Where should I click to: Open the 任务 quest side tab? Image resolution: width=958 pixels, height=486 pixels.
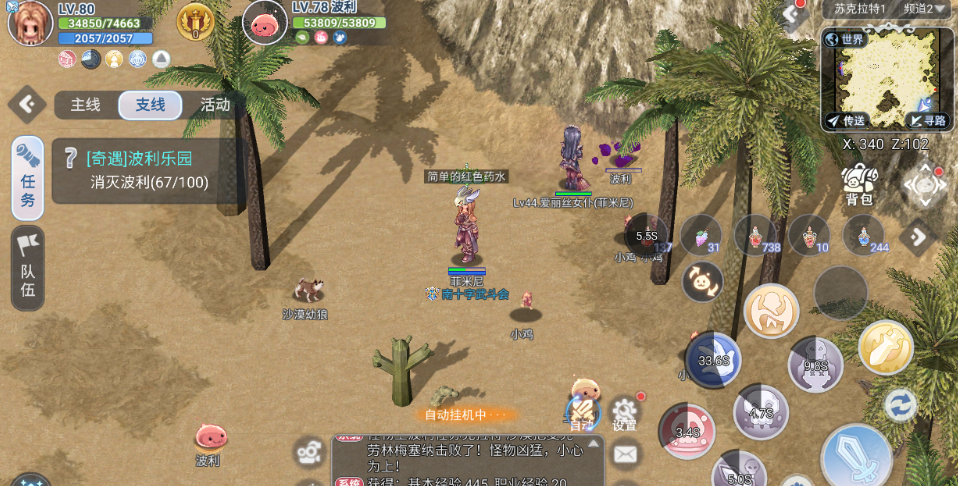[x=27, y=178]
